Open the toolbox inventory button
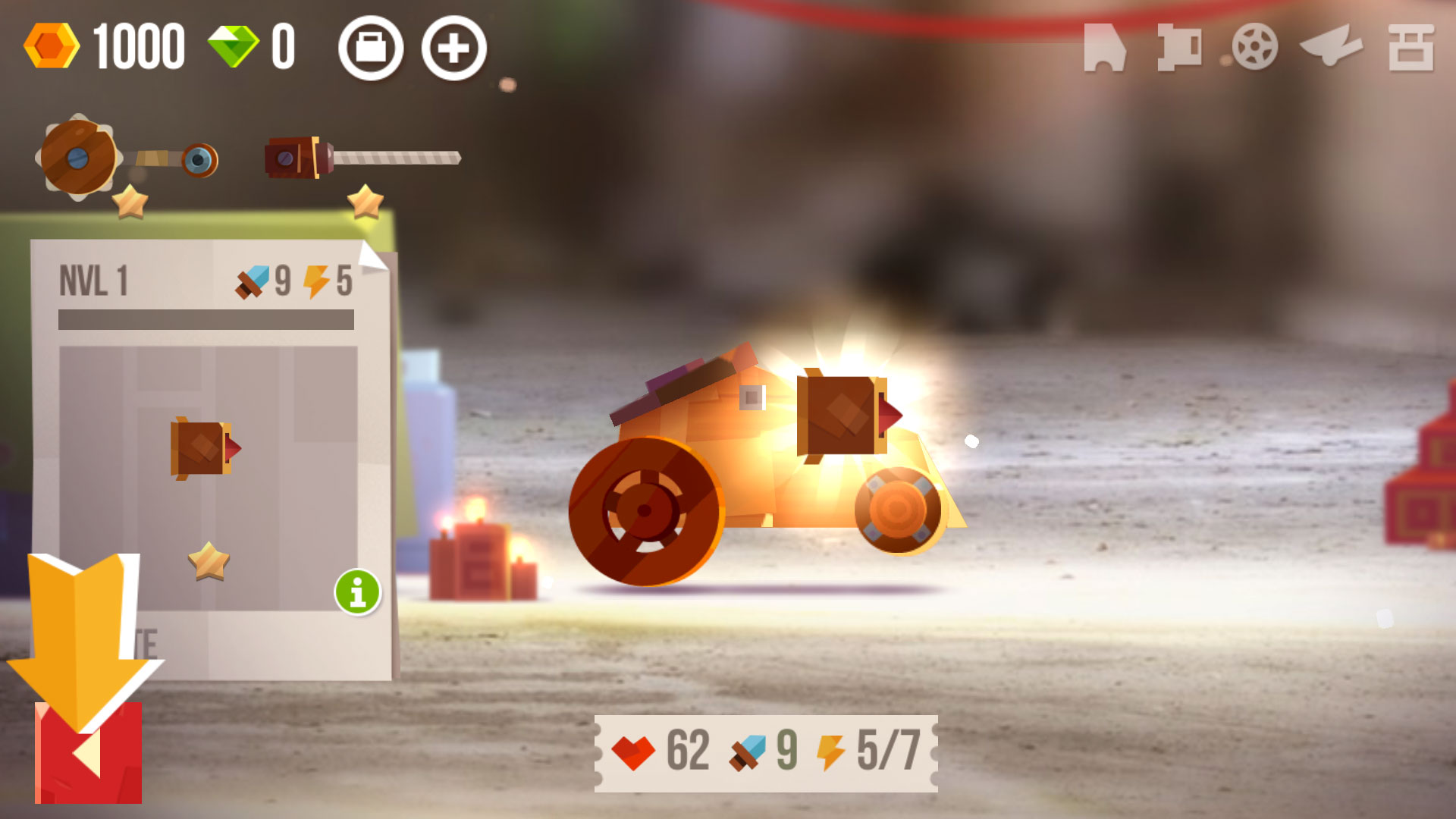Screen dimensions: 1456x819 [371, 49]
